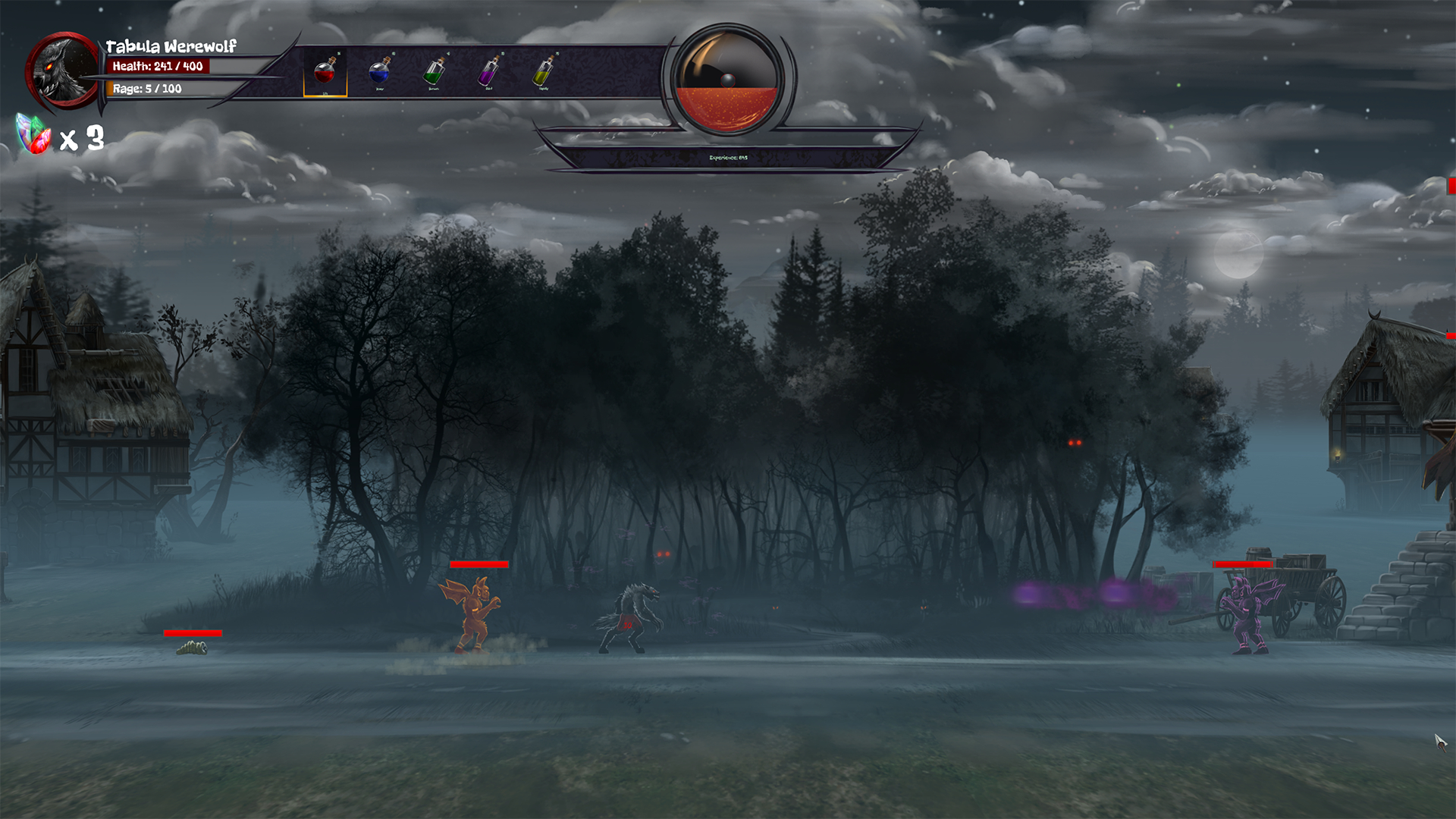
Task: Click the x 3 gem count text
Action: [x=80, y=138]
